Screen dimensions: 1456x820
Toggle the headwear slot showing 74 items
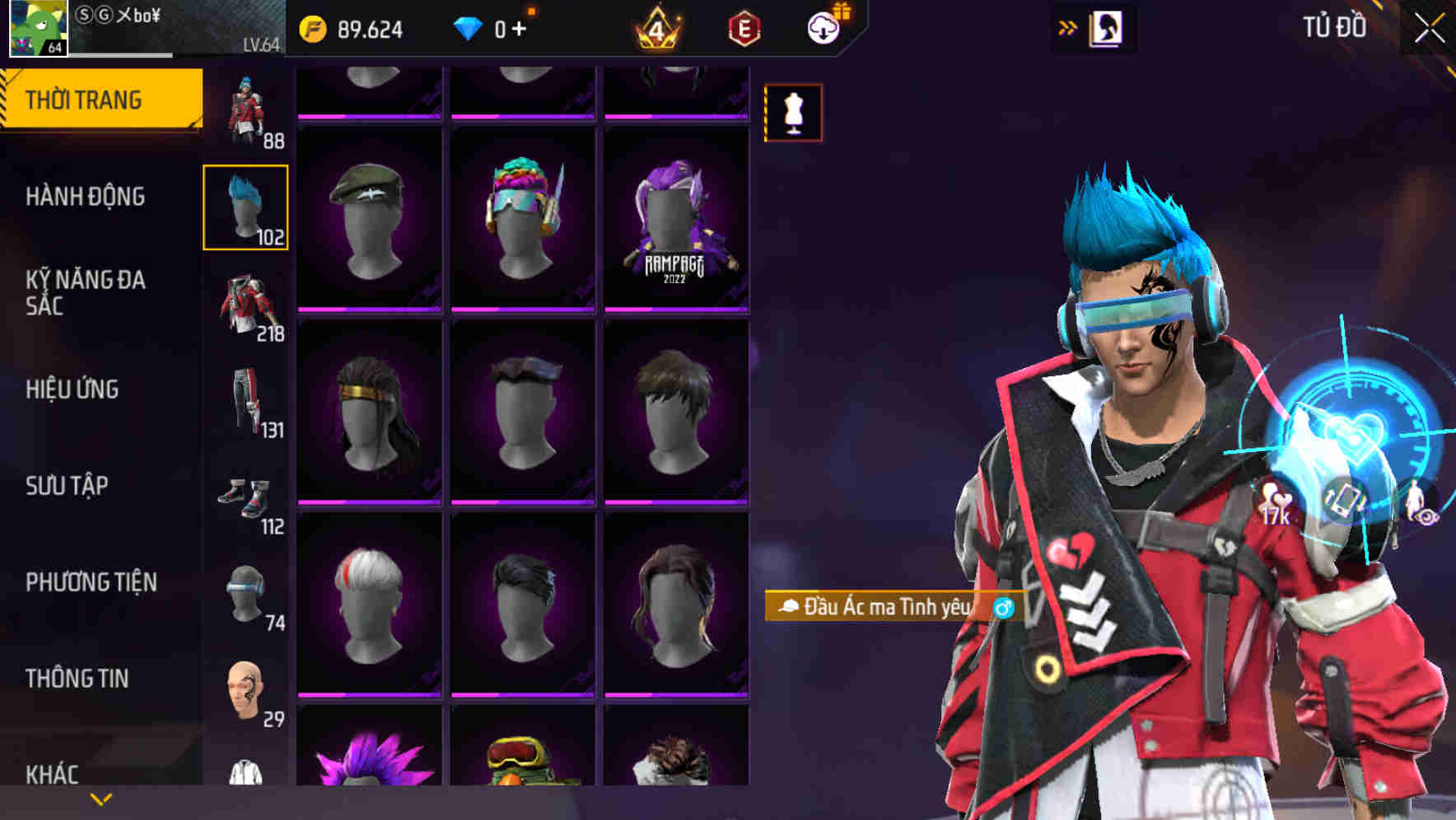pos(247,593)
